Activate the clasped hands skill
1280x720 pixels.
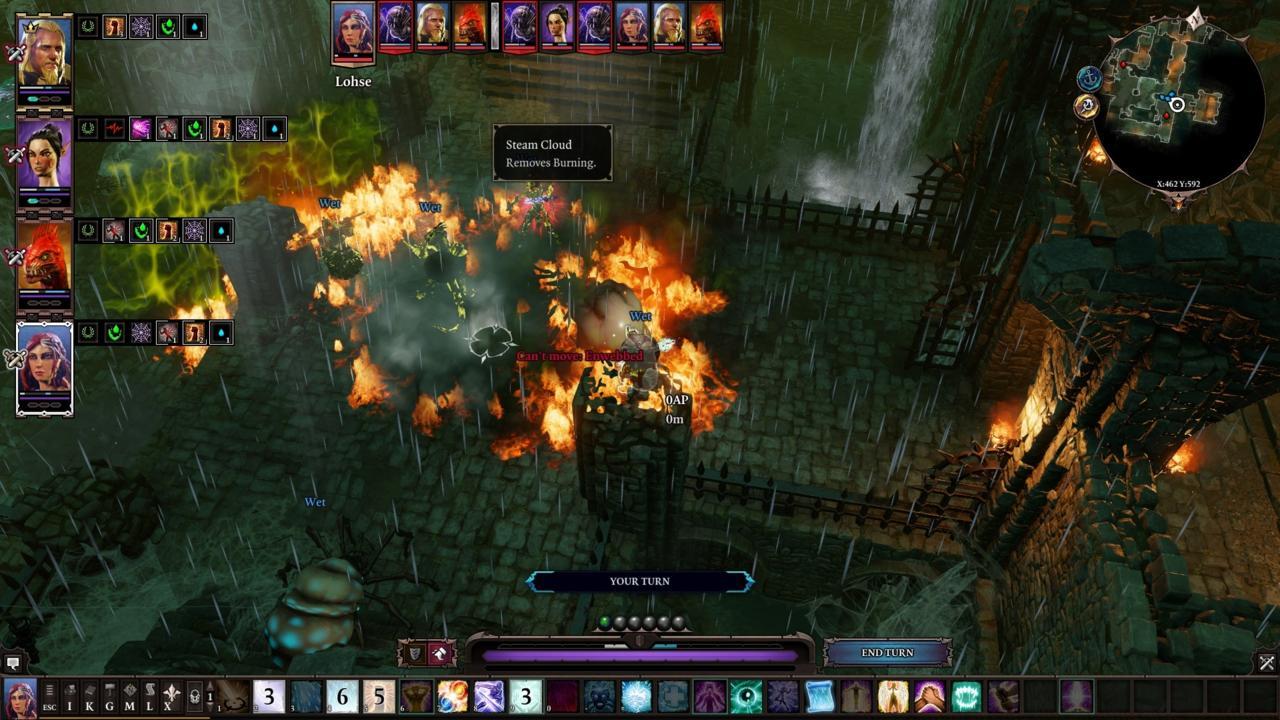(x=929, y=696)
